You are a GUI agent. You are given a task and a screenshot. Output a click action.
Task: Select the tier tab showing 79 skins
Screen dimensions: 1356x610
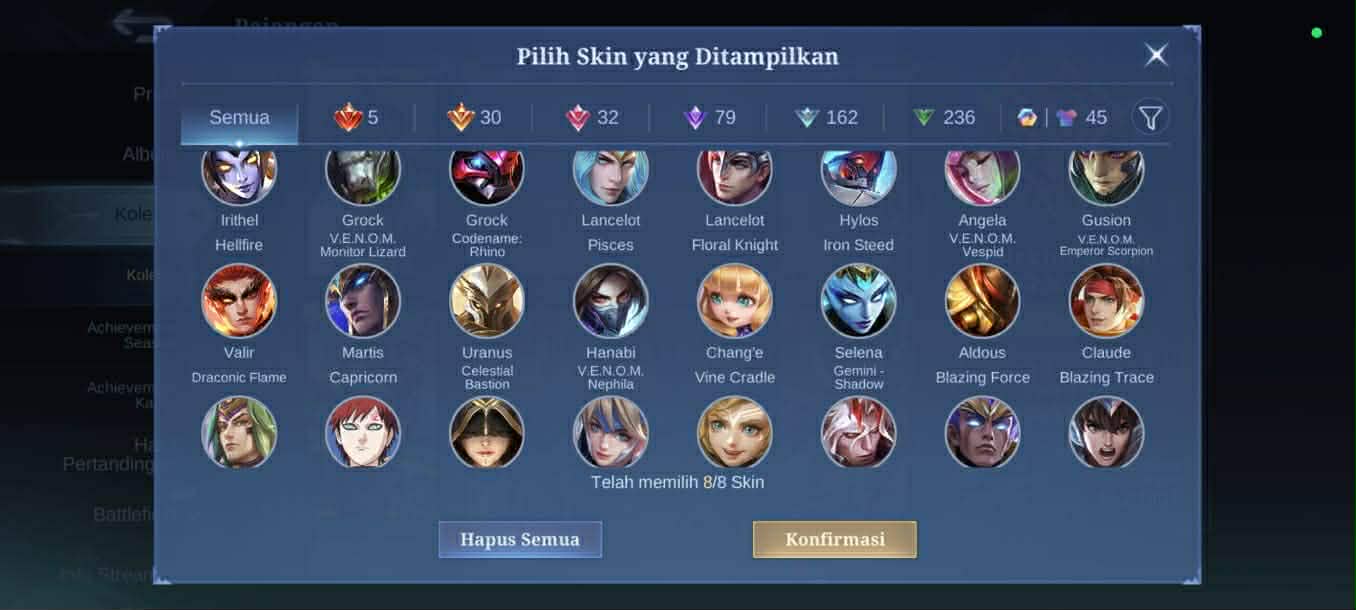coord(709,118)
